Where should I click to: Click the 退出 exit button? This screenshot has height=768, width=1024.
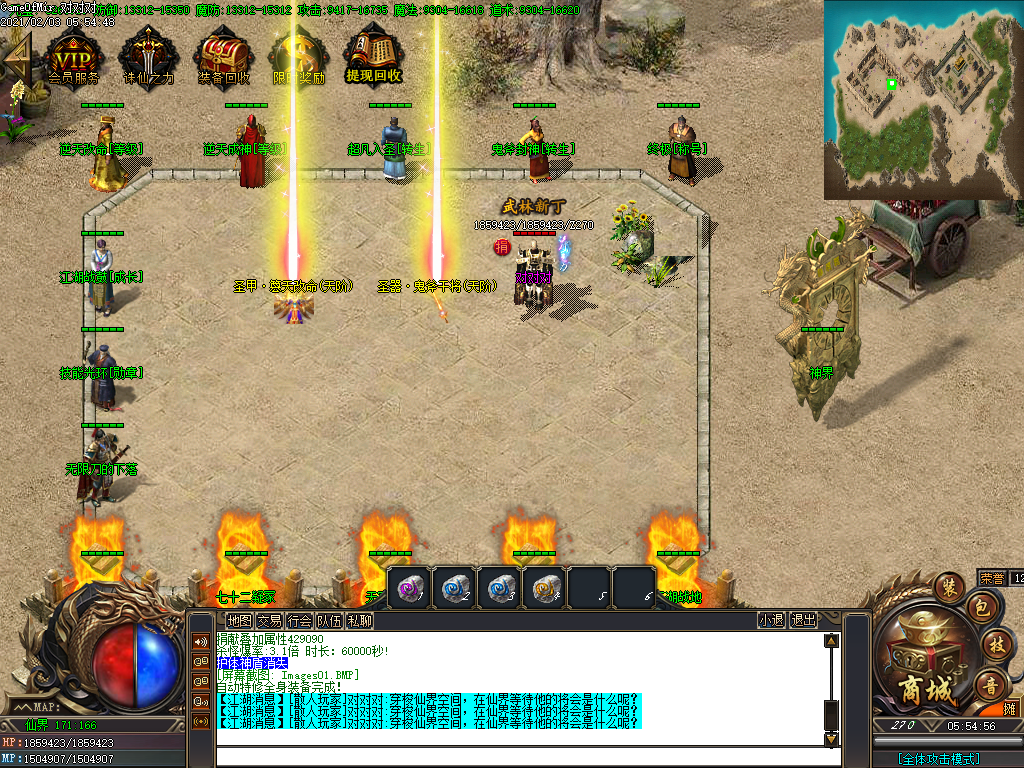803,620
